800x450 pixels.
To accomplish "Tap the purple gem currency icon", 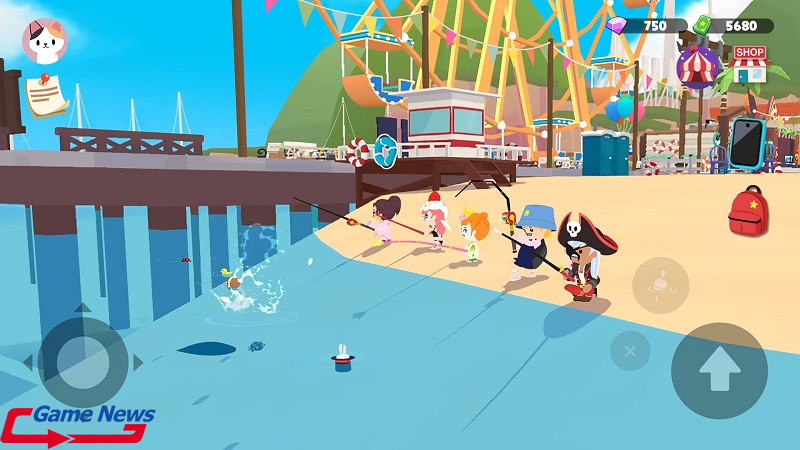I will pyautogui.click(x=619, y=25).
